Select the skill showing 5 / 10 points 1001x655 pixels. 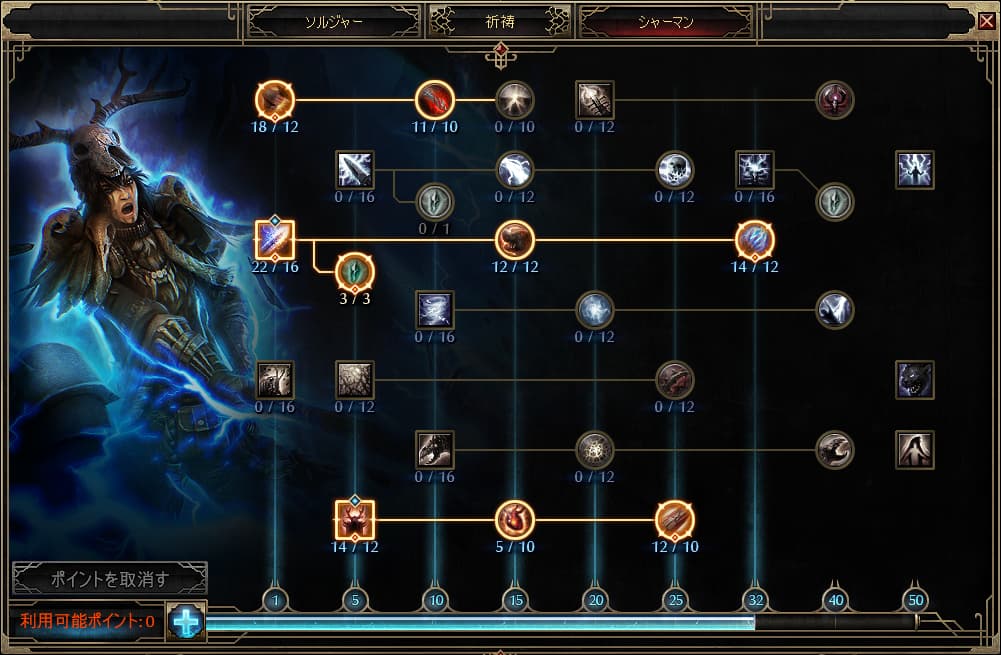[515, 520]
